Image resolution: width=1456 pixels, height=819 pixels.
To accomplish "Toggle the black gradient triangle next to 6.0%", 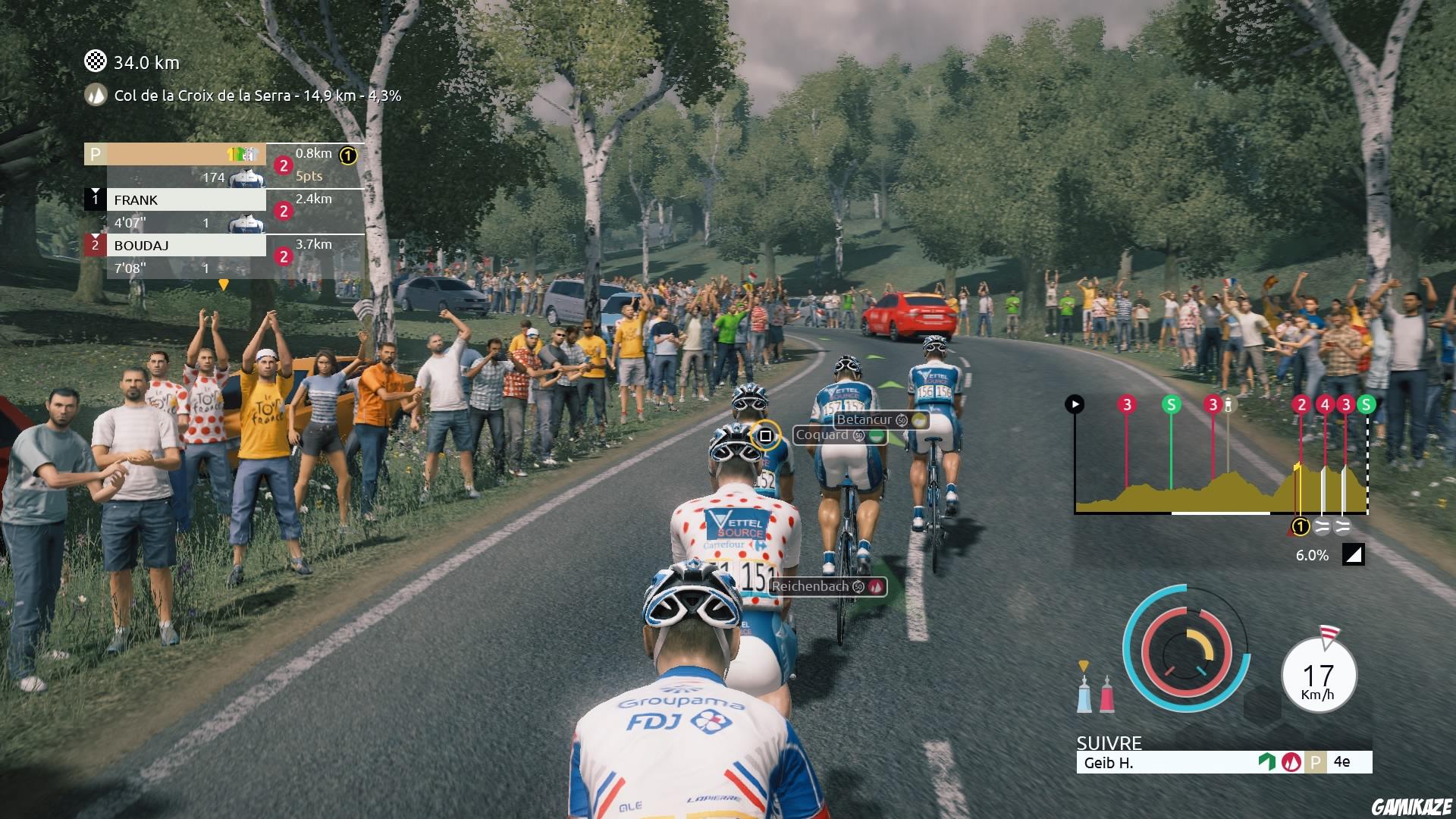I will [1353, 555].
